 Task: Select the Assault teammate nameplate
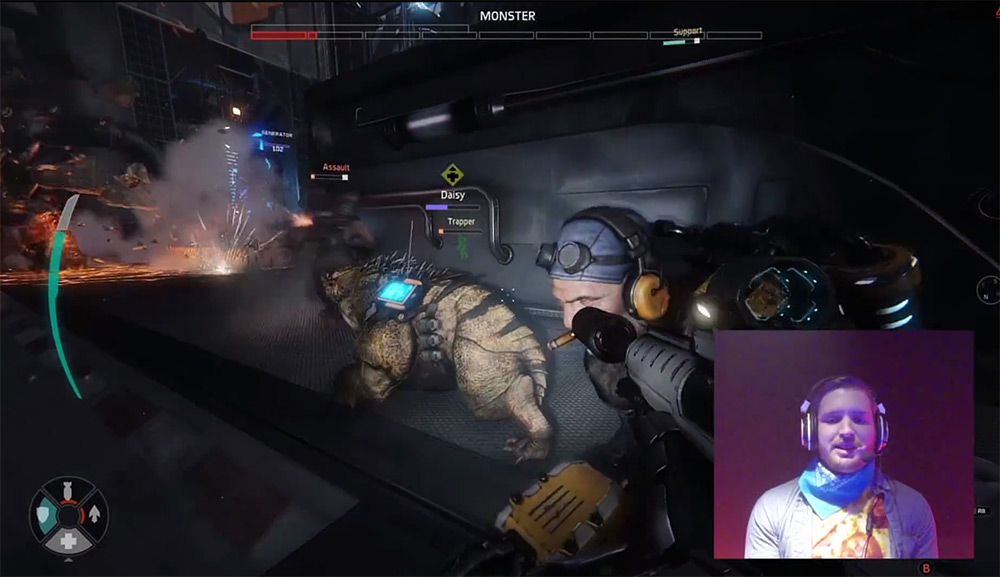[335, 168]
